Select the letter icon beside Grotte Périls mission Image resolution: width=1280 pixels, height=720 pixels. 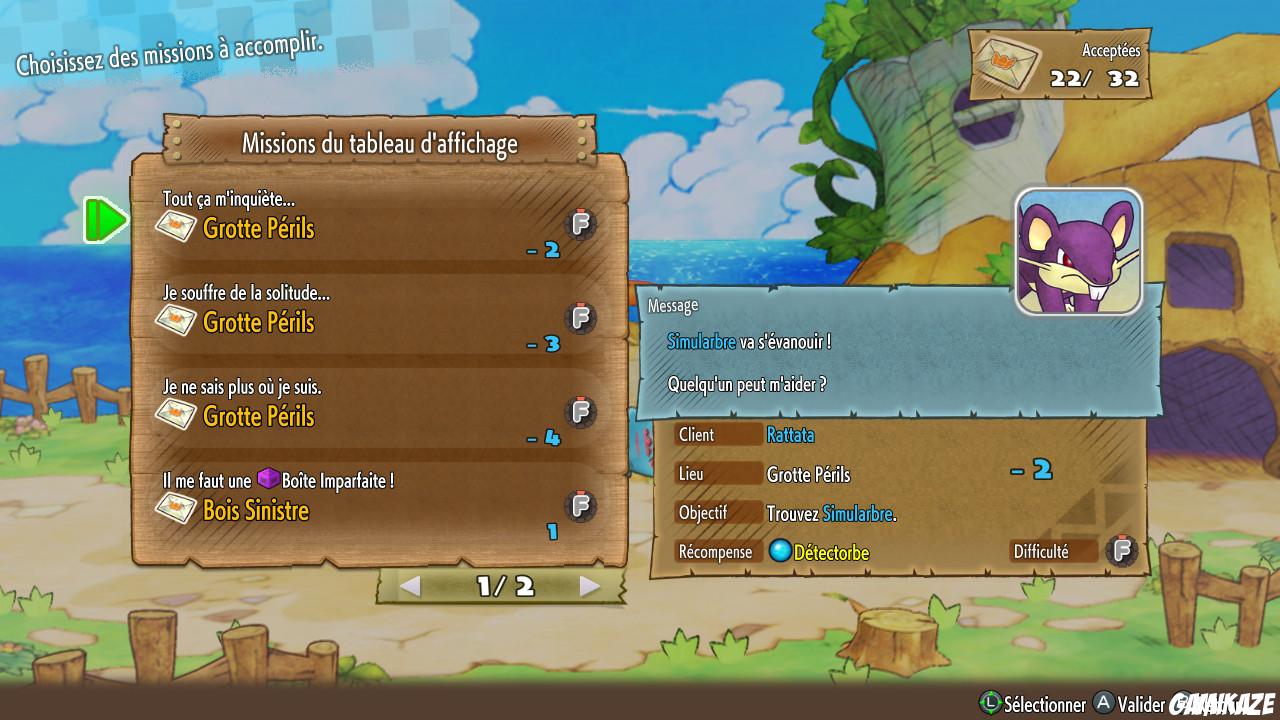[x=176, y=228]
